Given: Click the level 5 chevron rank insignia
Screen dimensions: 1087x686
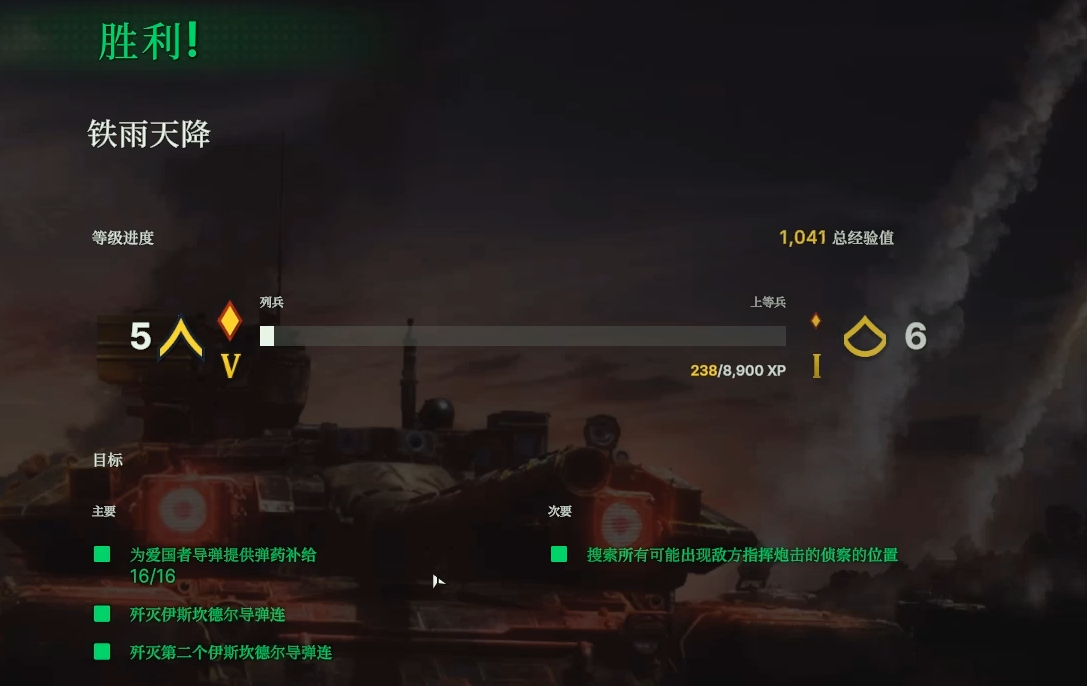Looking at the screenshot, I should pos(181,338).
